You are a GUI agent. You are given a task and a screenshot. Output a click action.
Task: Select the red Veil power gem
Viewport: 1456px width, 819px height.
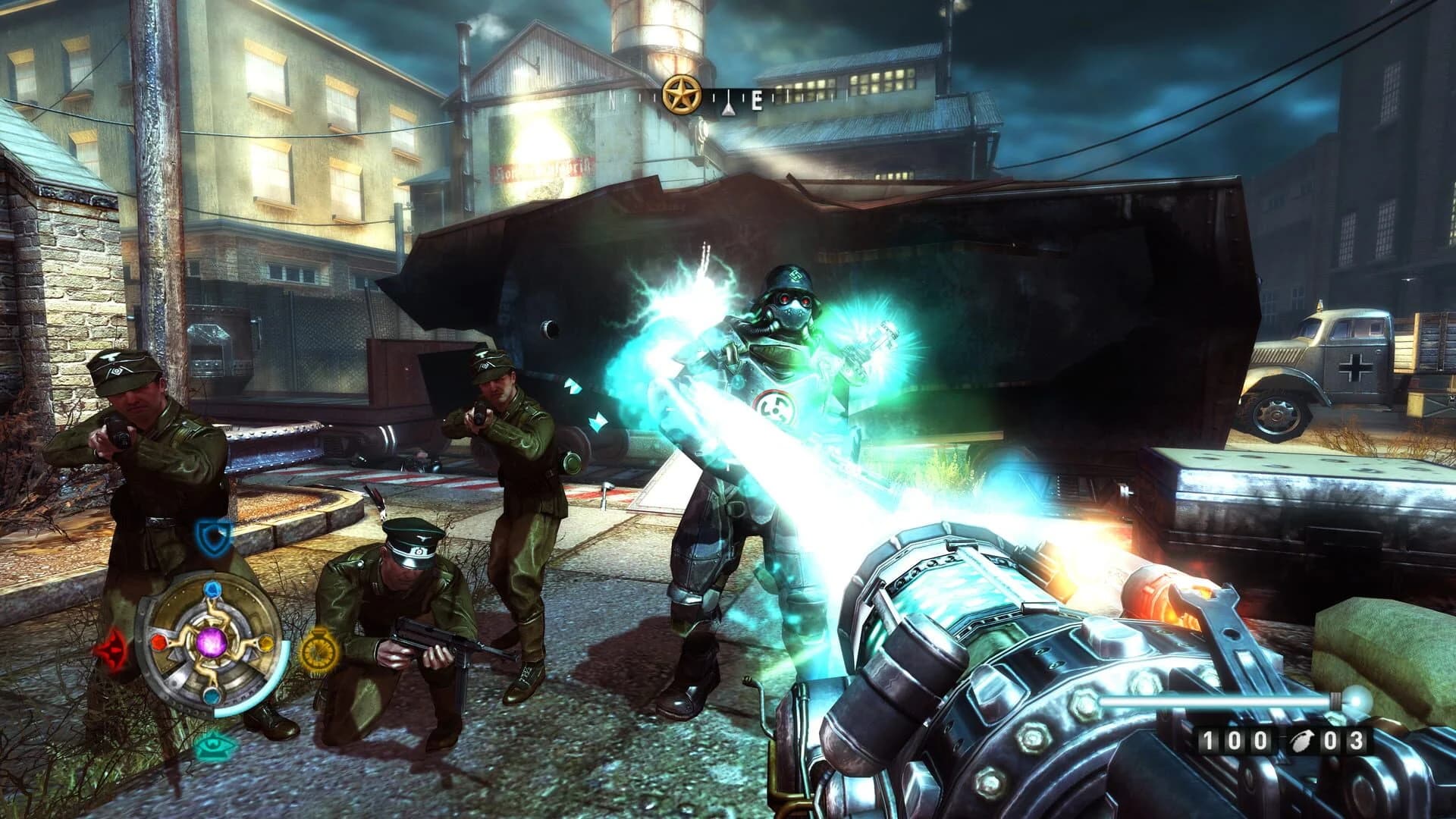click(159, 643)
